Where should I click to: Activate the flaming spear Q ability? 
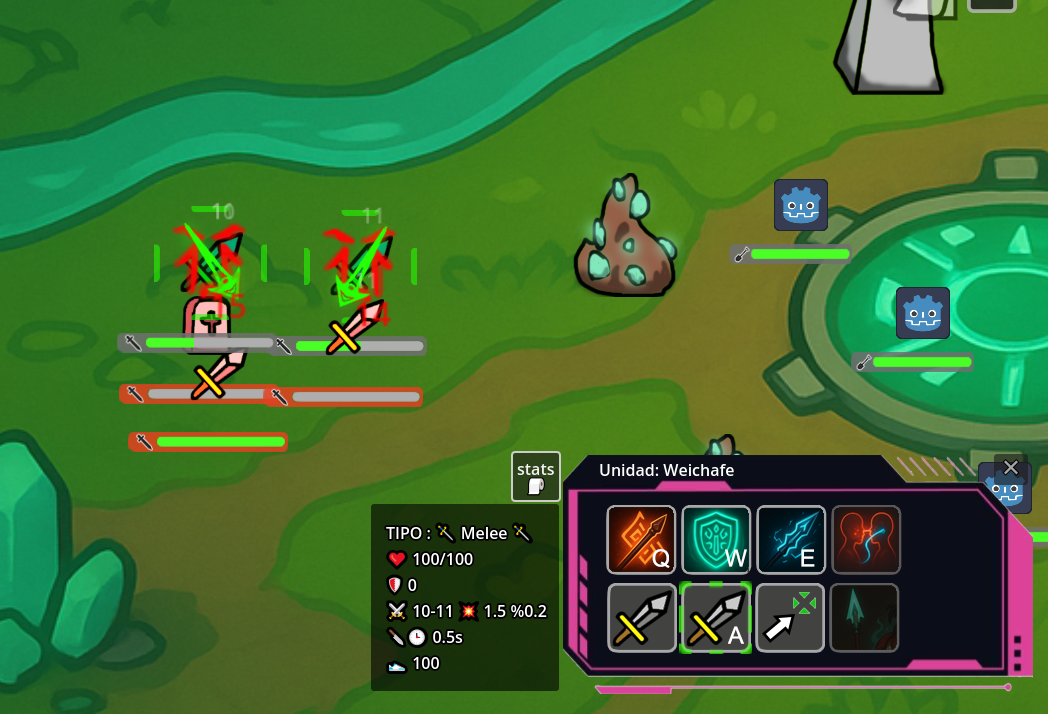click(641, 540)
